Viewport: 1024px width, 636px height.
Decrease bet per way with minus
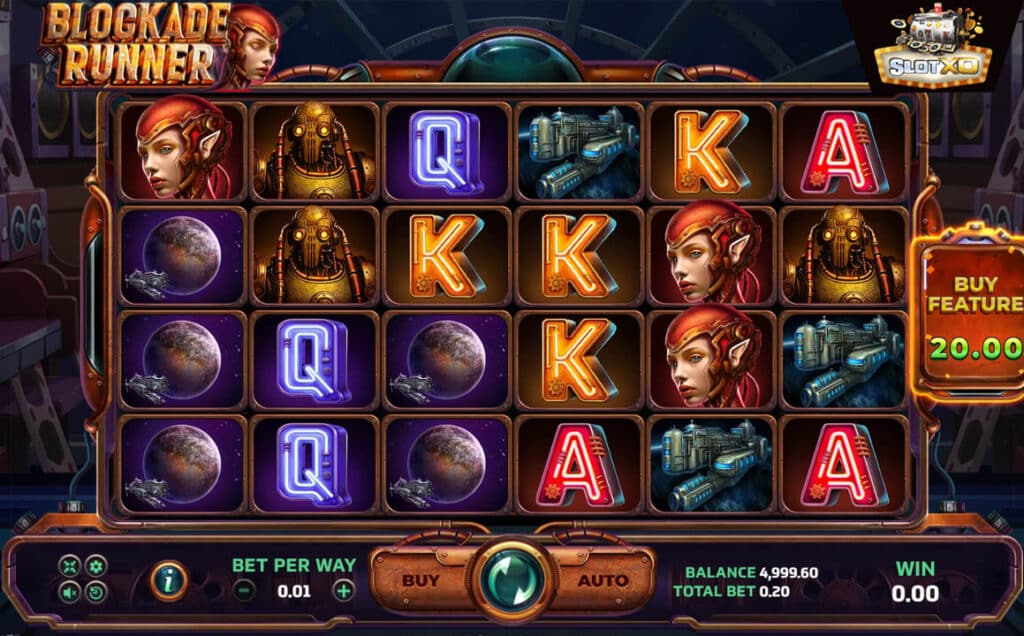point(244,590)
